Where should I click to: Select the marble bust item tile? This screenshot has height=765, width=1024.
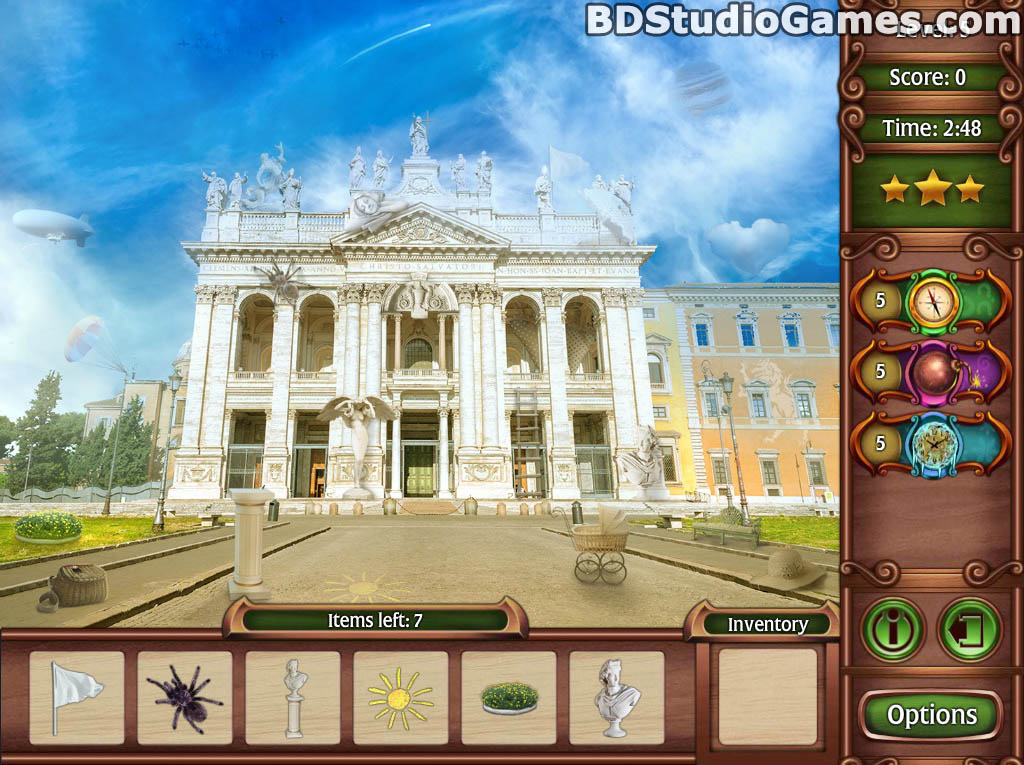617,697
